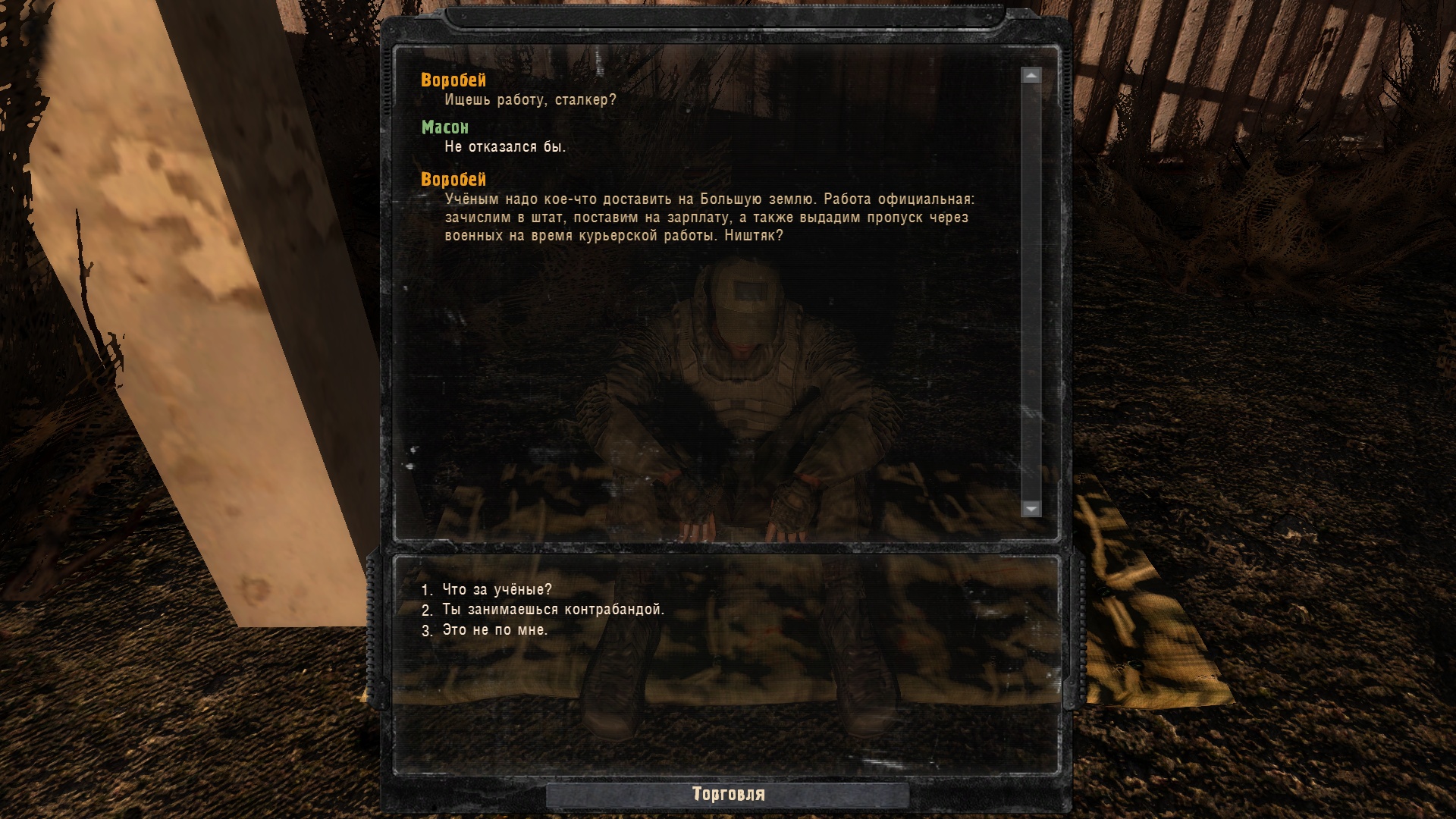Click the dialogue scrollbar up arrow
Image resolution: width=1456 pixels, height=819 pixels.
pyautogui.click(x=1031, y=75)
